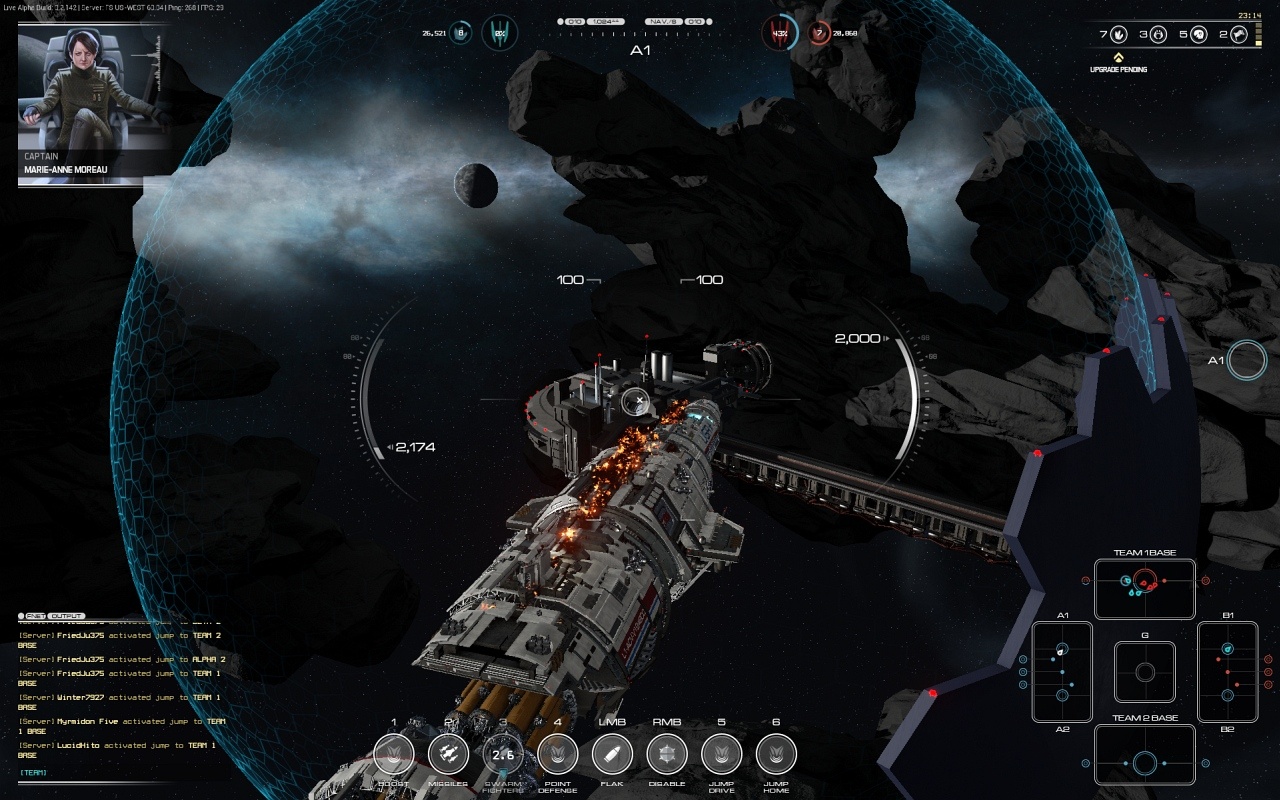This screenshot has height=800, width=1280.
Task: Open the Upgrade Pending notification
Action: [1118, 64]
